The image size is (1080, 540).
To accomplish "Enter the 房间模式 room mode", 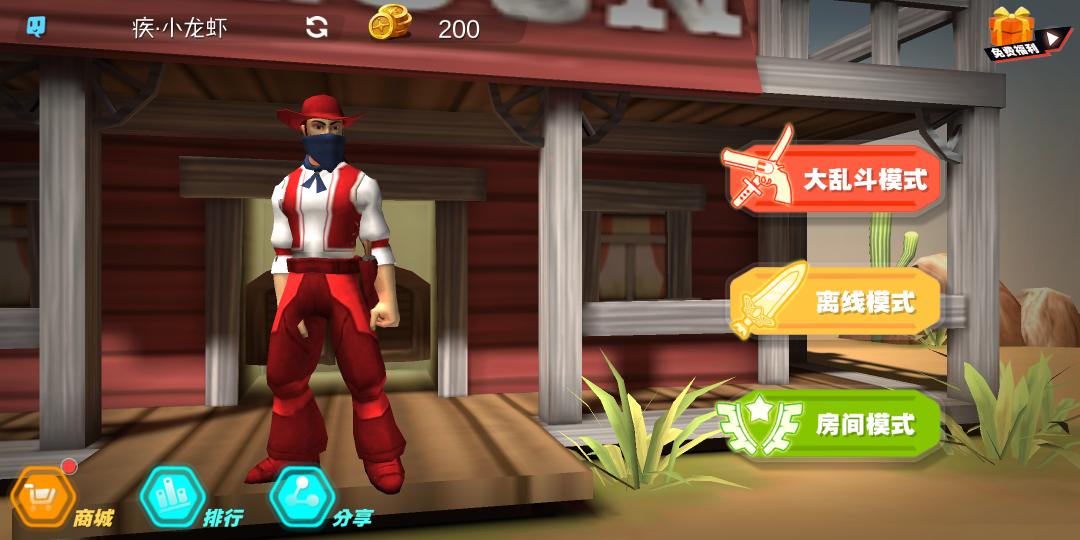I will [x=832, y=424].
